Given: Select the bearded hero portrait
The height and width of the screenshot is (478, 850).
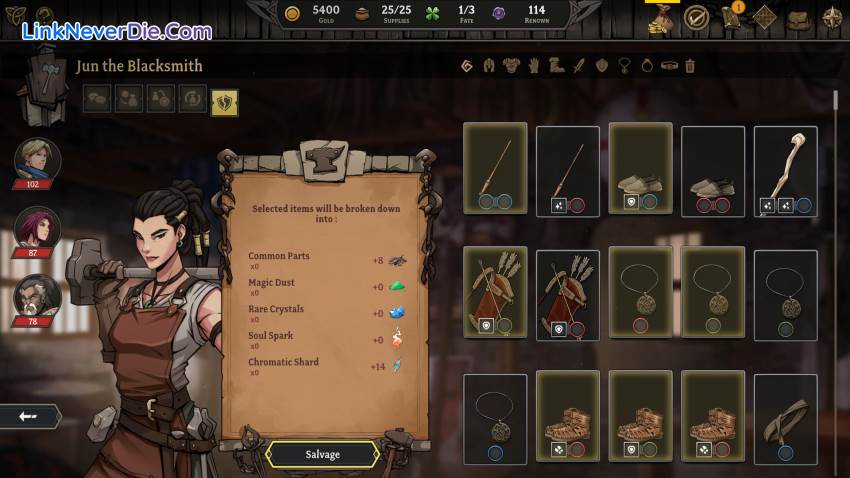Looking at the screenshot, I should pyautogui.click(x=37, y=296).
